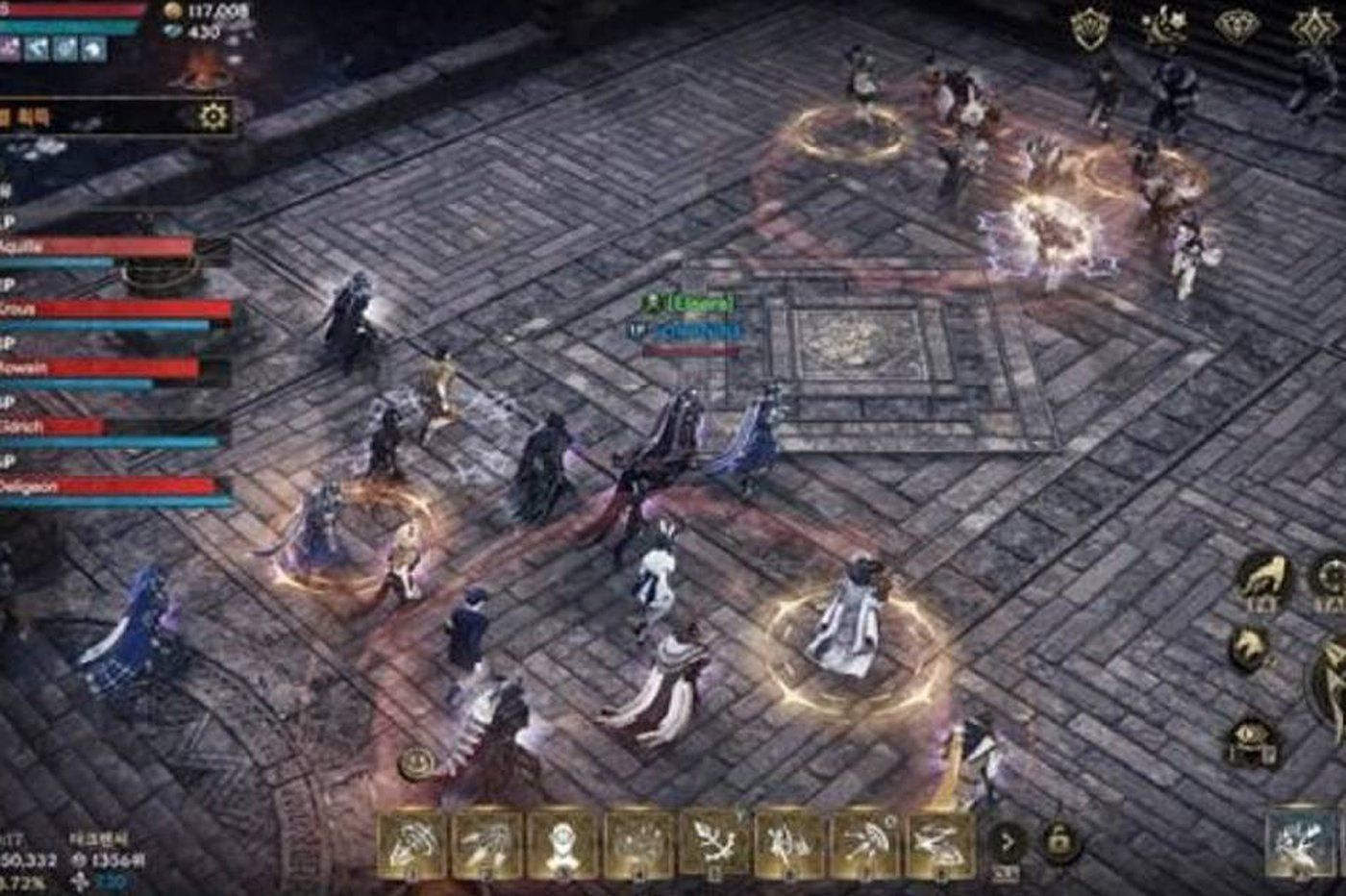Click the eye-shaped ability icon at bottom right
Screen dimensions: 1346x896
(1250, 735)
